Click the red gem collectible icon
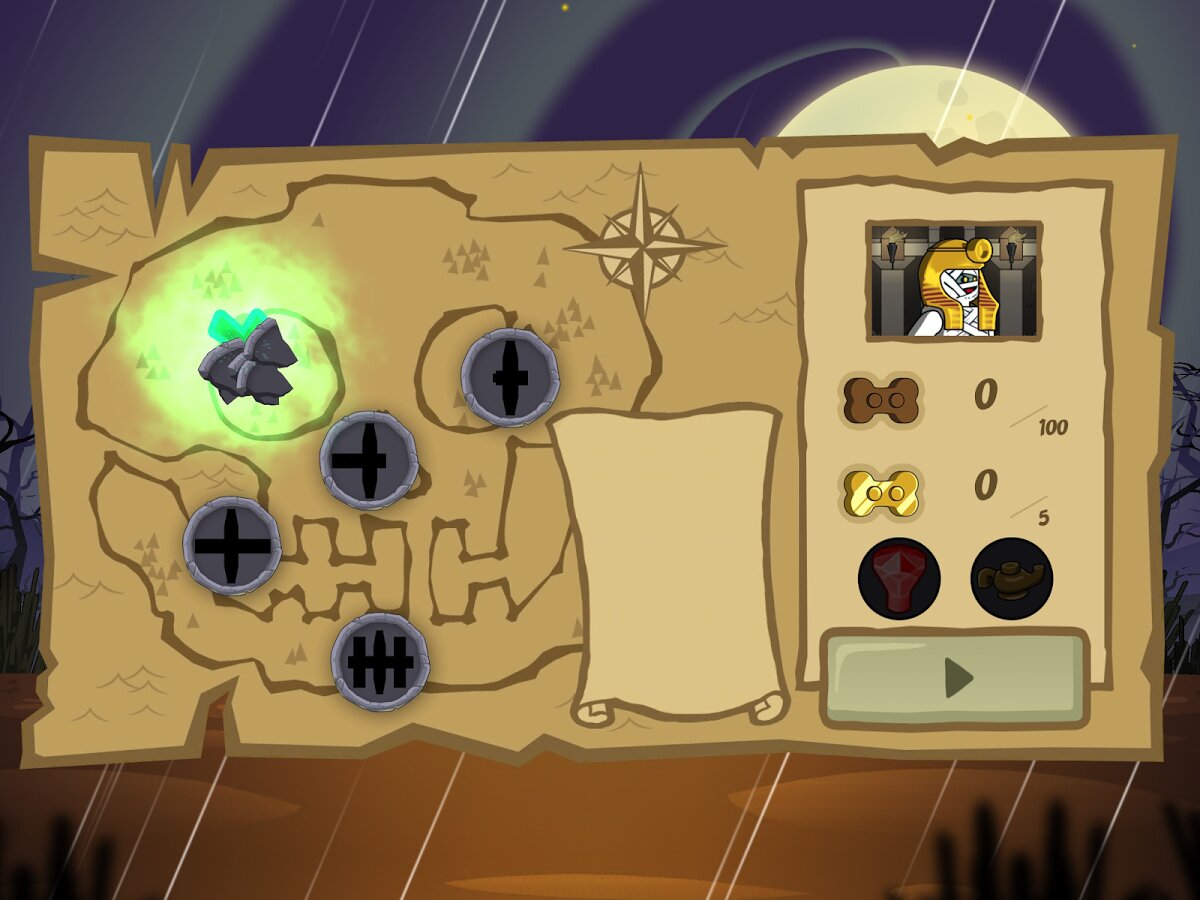 tap(899, 578)
